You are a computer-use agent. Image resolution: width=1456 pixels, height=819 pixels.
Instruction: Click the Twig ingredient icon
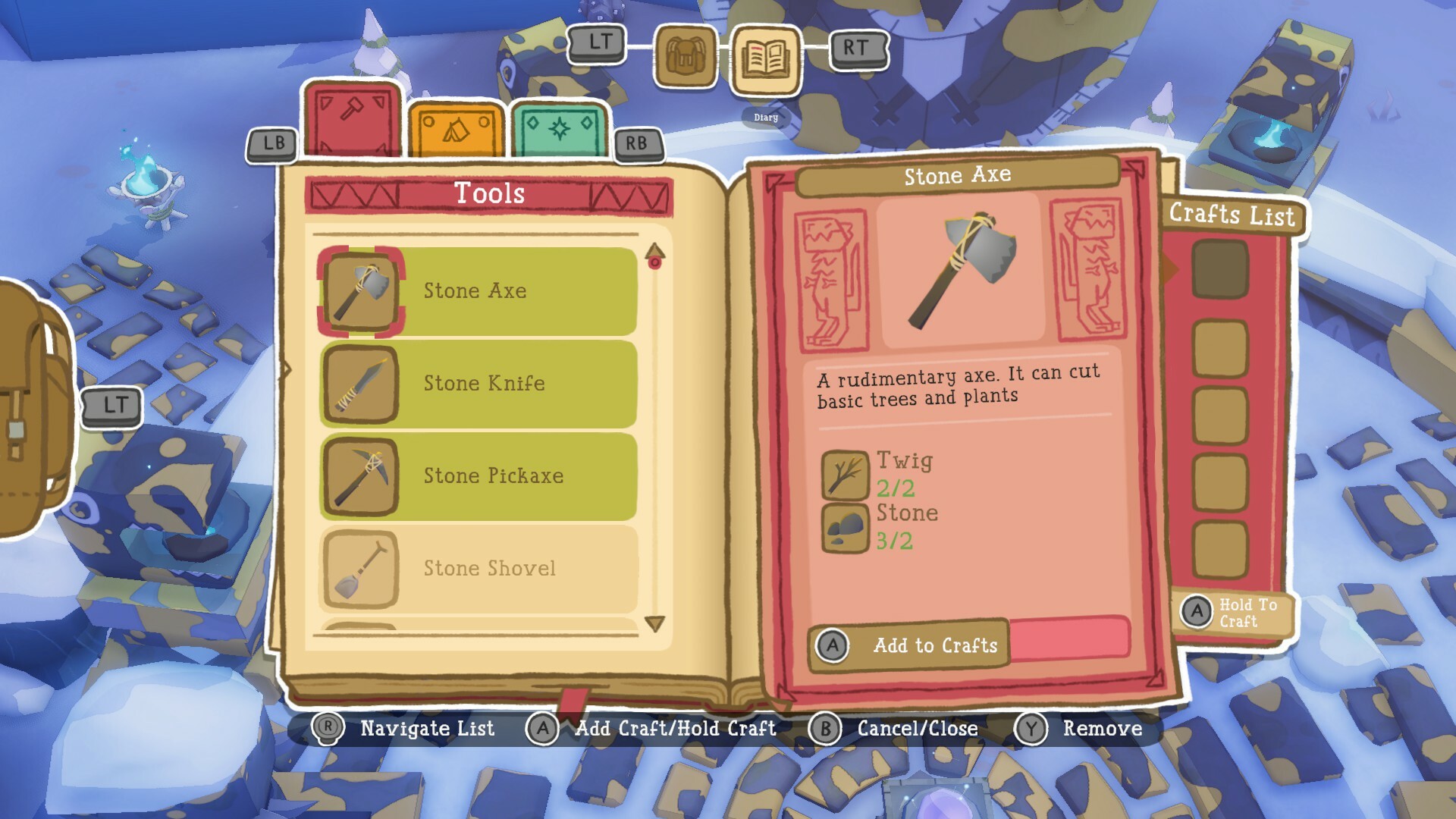(844, 474)
